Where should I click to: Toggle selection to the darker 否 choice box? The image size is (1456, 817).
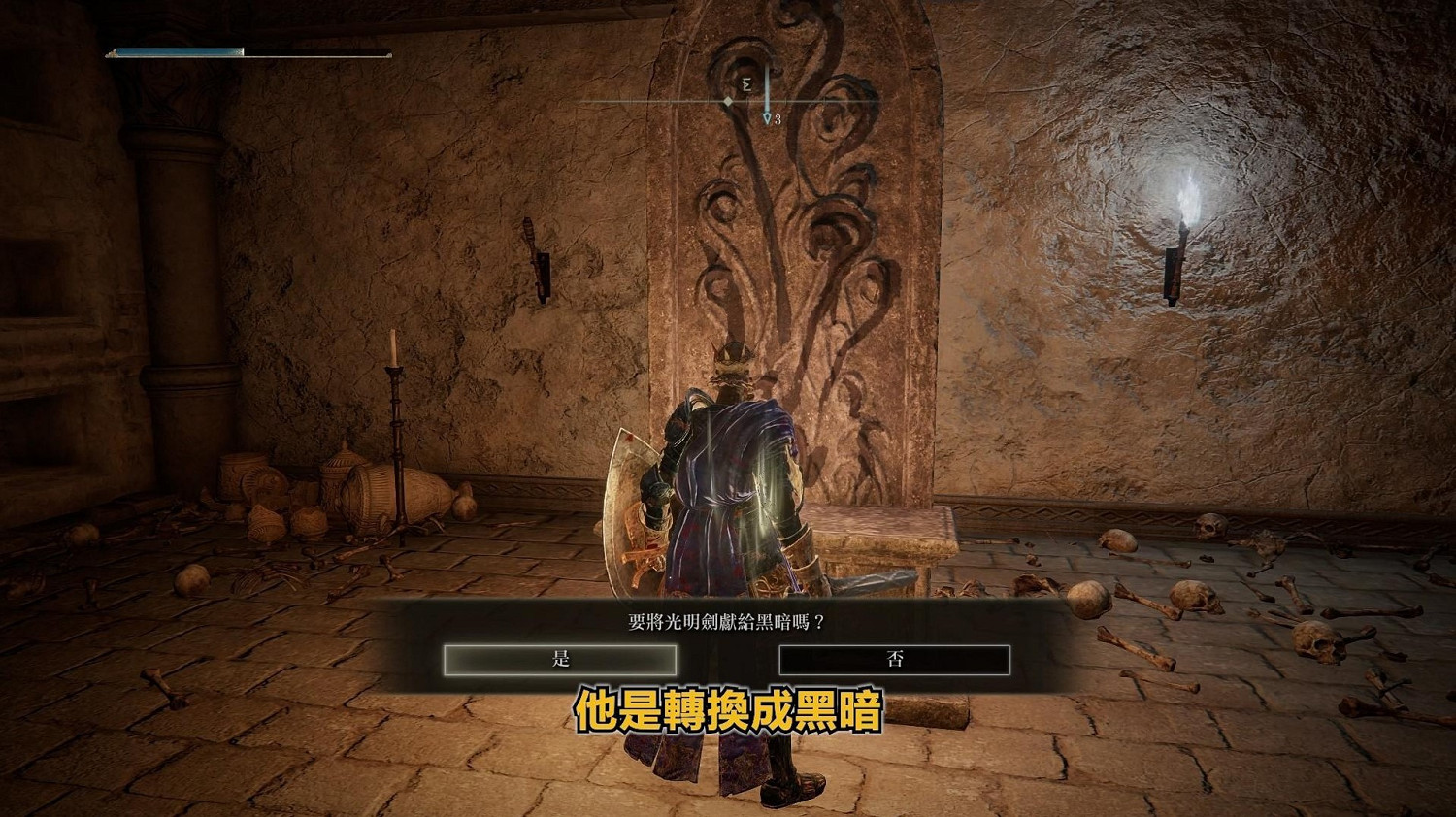896,659
